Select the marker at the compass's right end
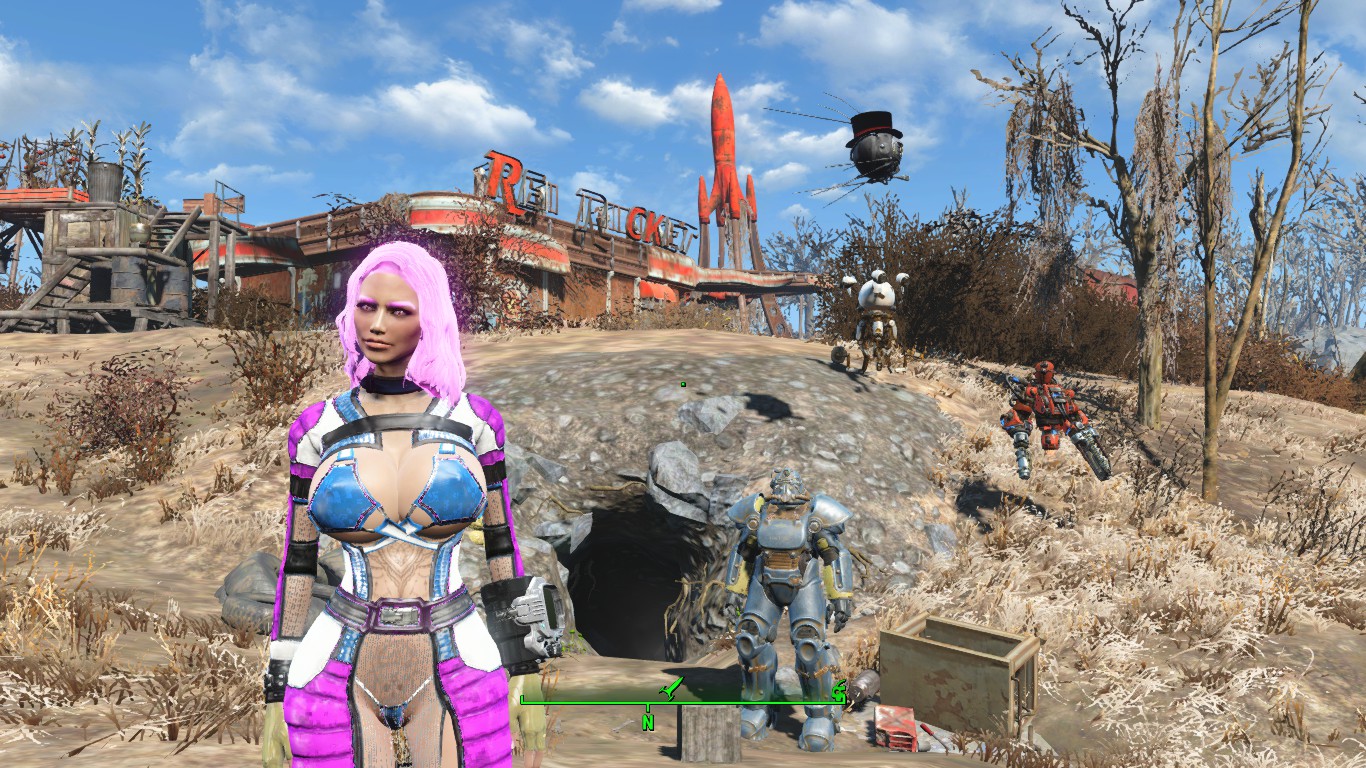1366x768 pixels. pyautogui.click(x=837, y=689)
